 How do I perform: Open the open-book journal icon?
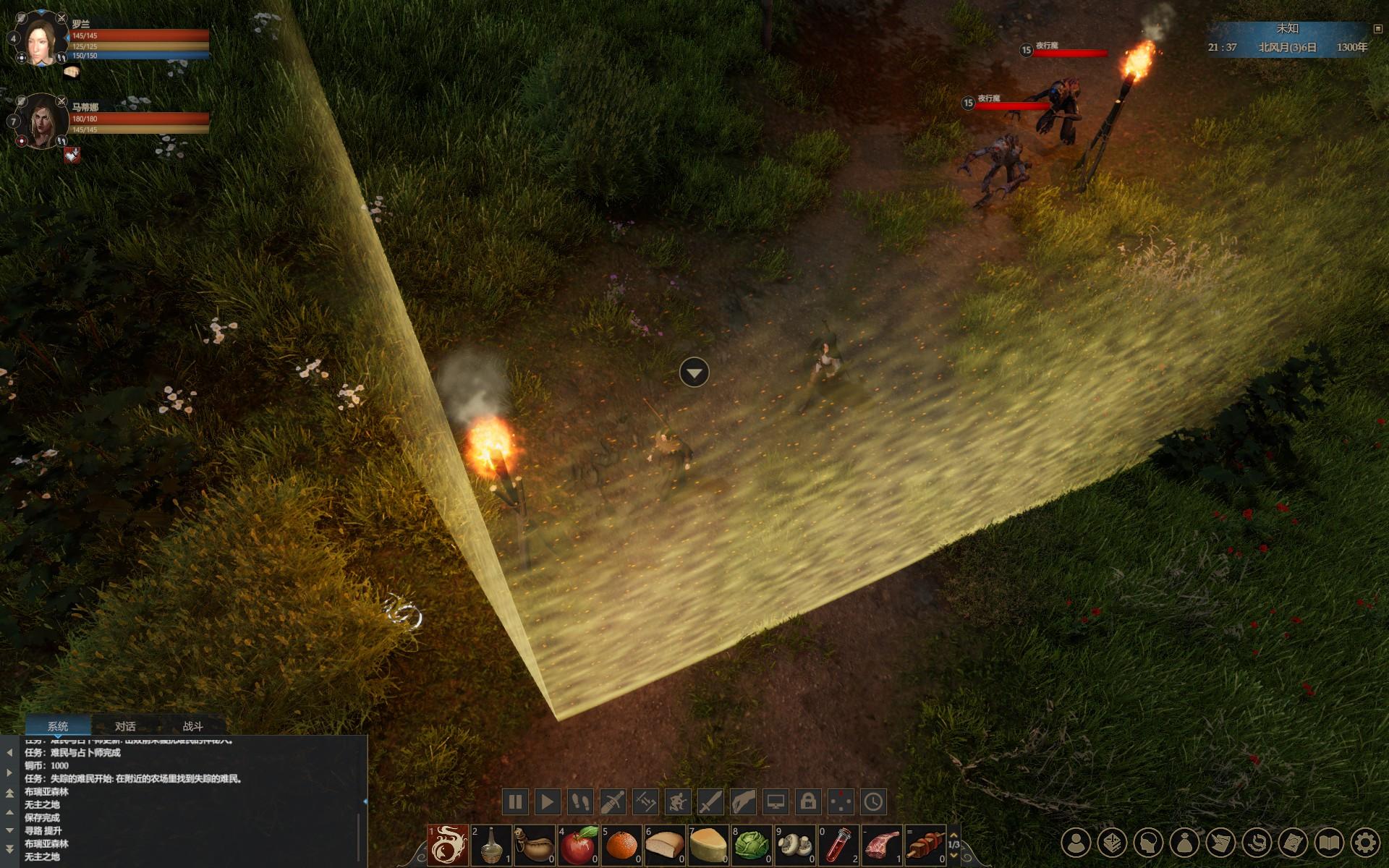click(x=1328, y=843)
